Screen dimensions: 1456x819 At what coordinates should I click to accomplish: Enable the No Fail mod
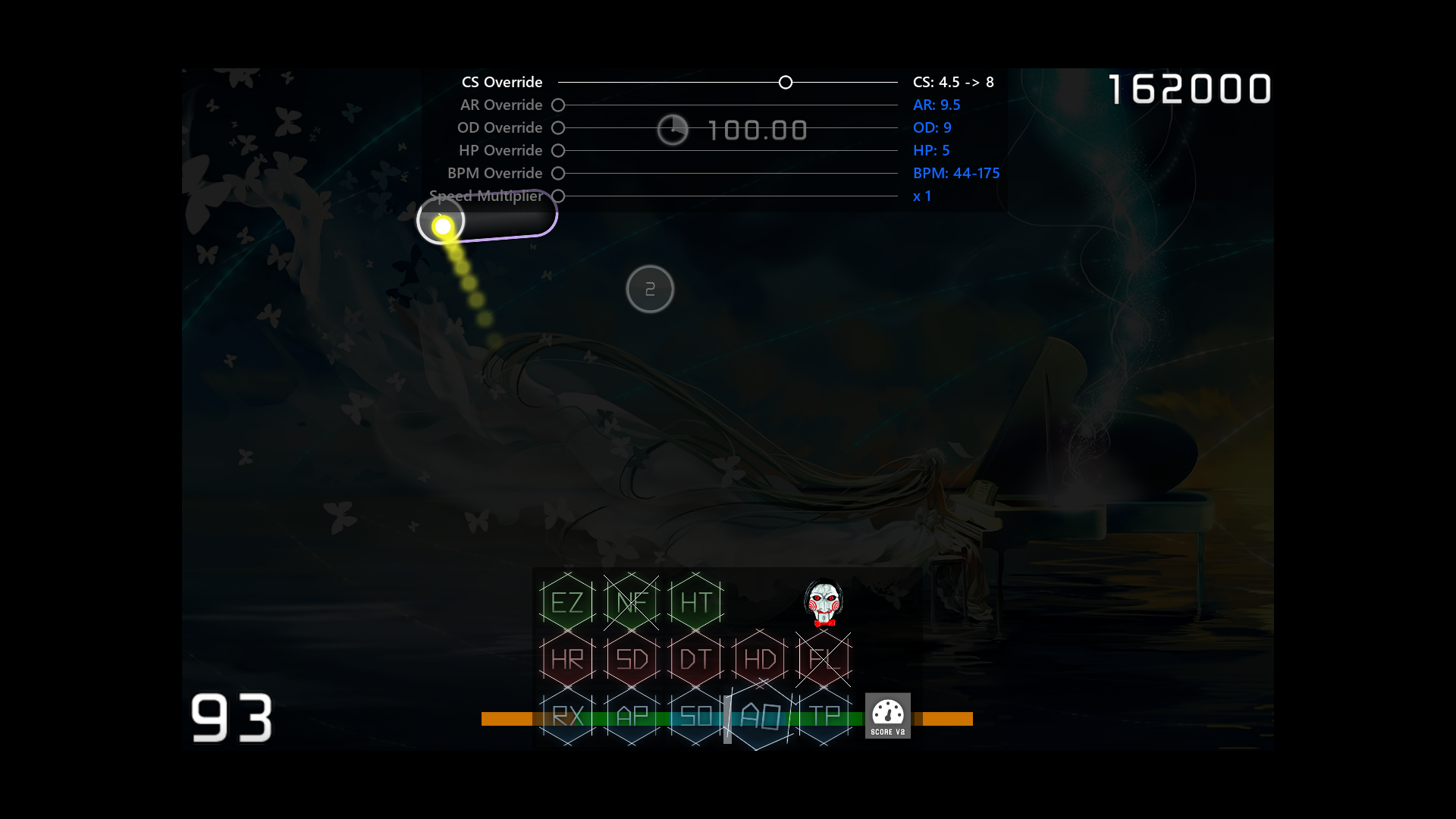[631, 601]
